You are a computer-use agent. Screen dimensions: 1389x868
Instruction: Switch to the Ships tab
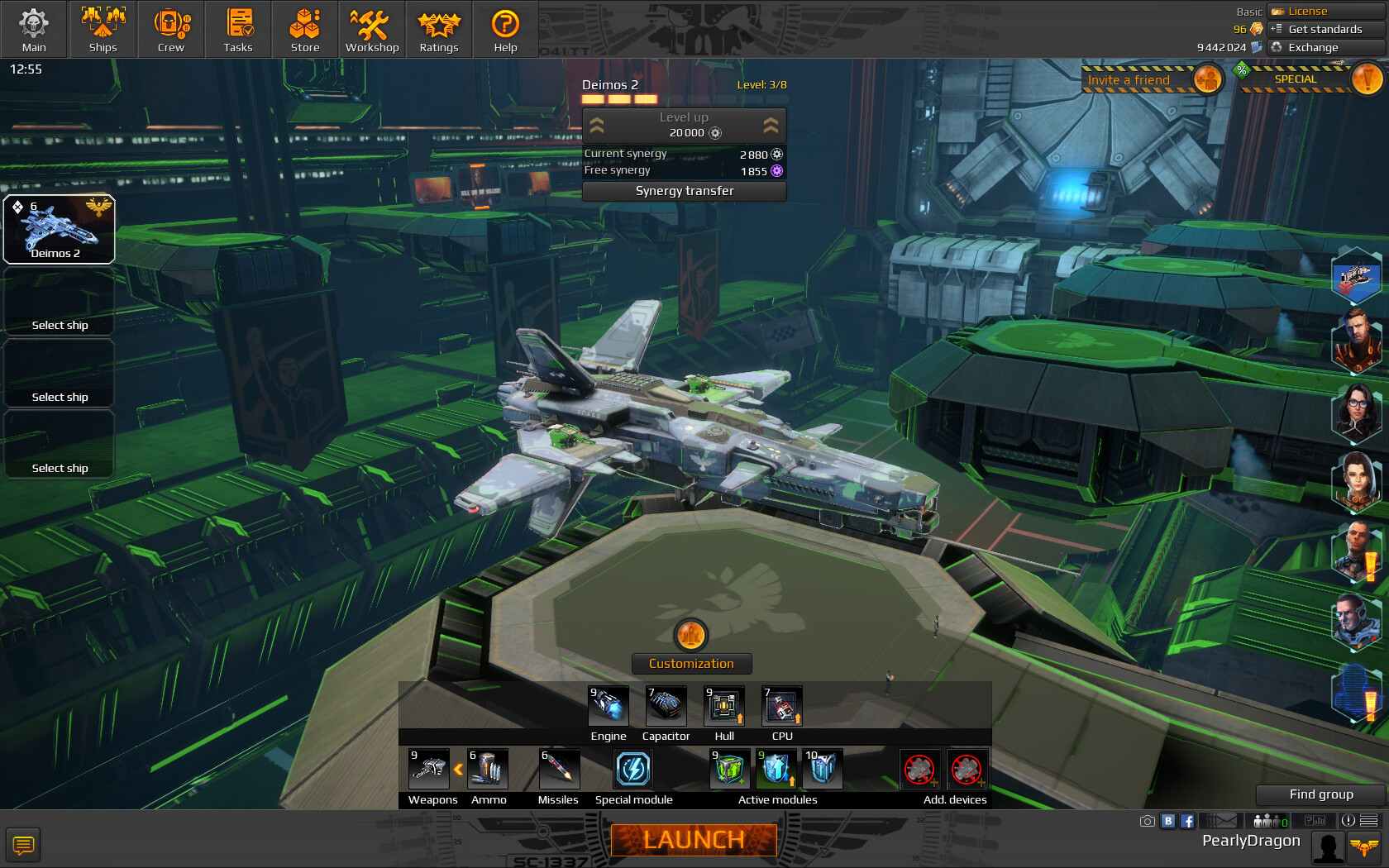(103, 30)
